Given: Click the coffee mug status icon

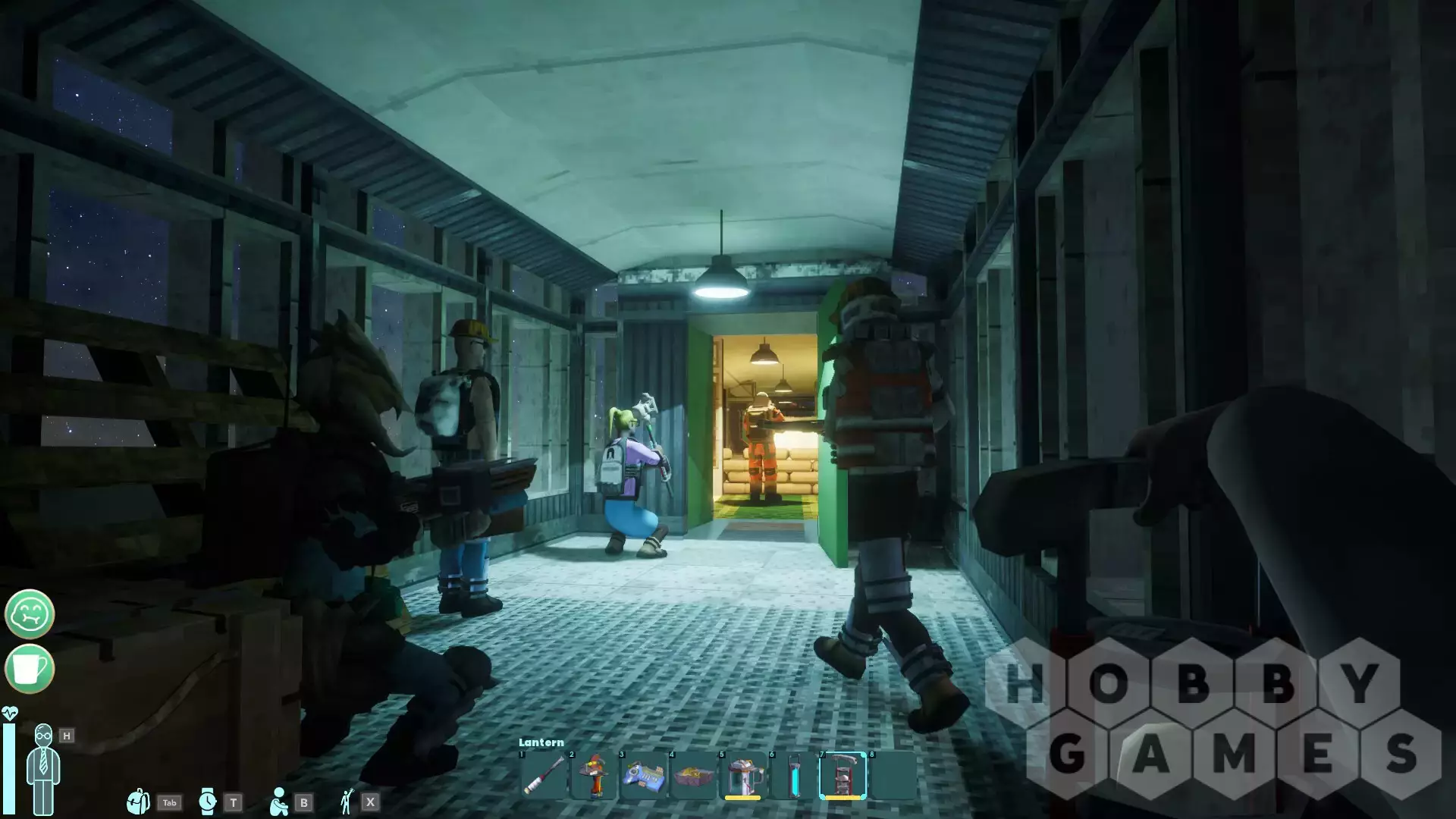Looking at the screenshot, I should [x=30, y=668].
